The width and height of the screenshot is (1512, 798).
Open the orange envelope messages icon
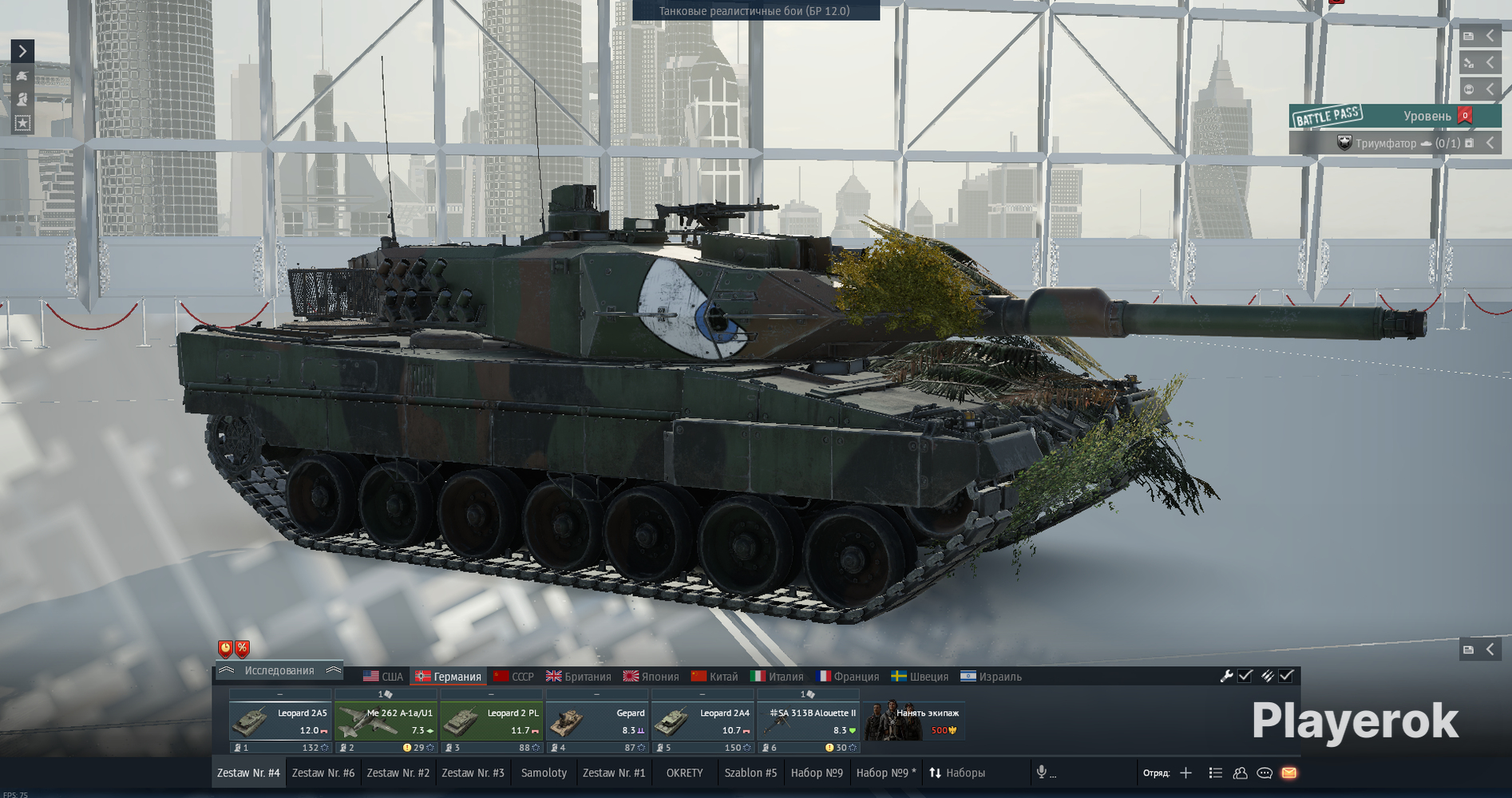(x=1289, y=772)
